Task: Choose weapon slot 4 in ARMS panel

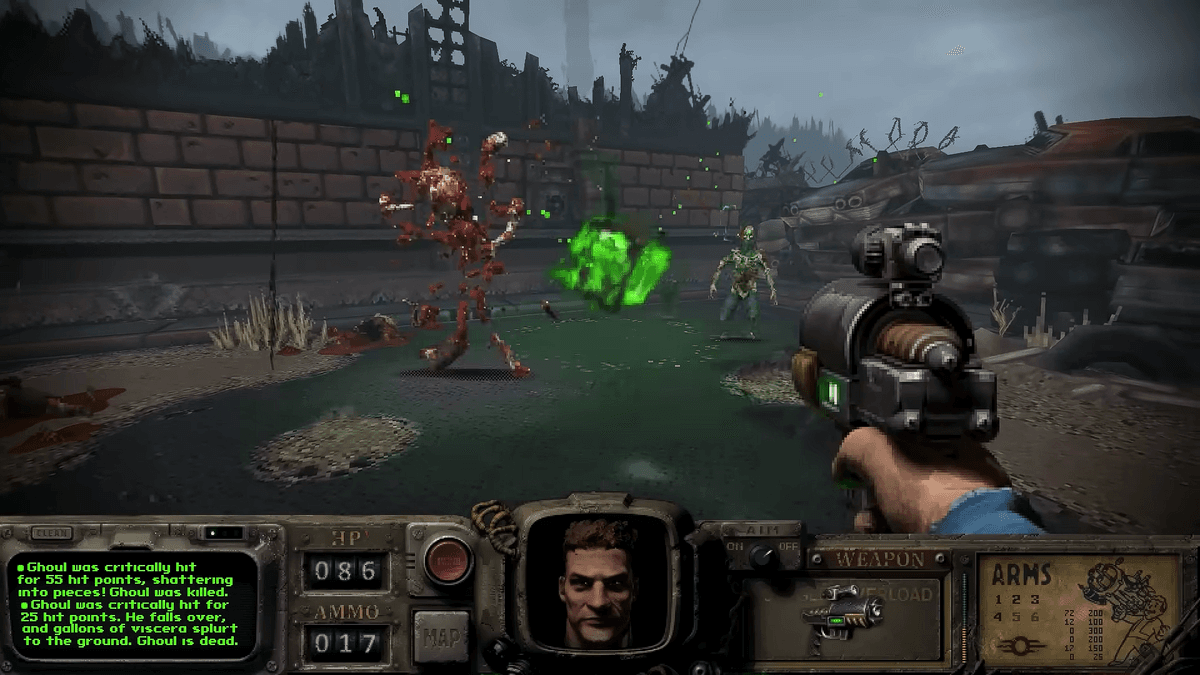Action: [x=997, y=618]
